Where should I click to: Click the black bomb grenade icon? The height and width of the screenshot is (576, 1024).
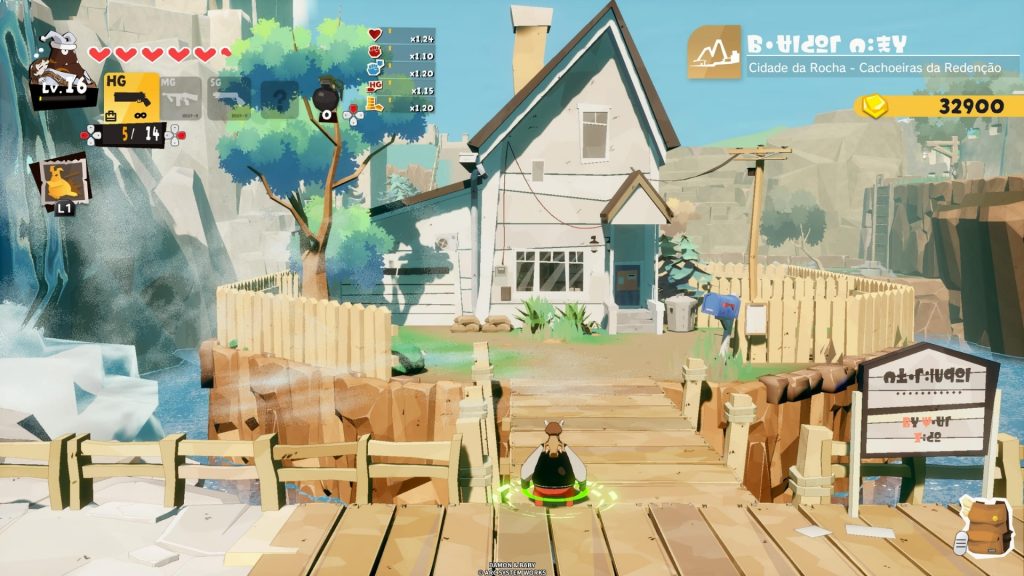click(326, 98)
